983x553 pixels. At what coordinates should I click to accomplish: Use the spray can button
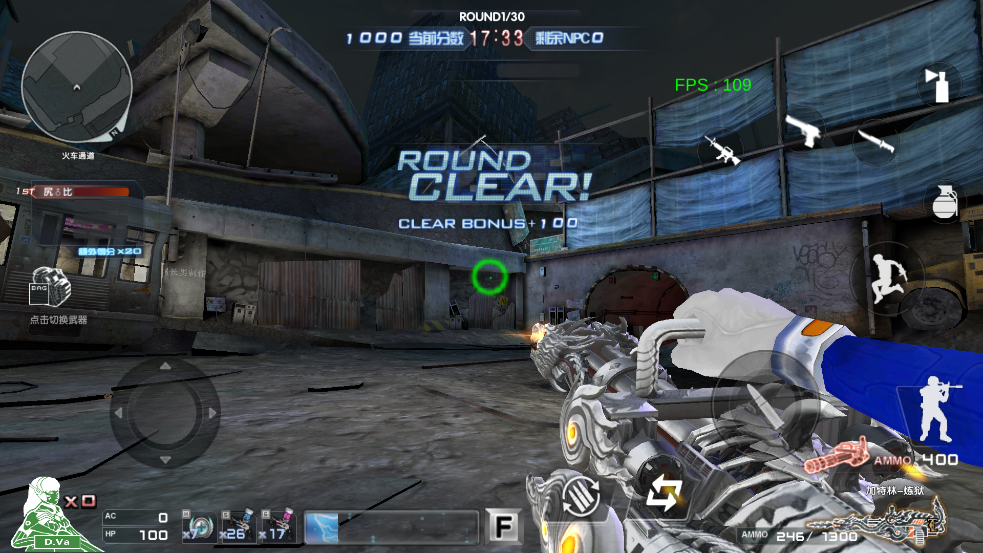[938, 84]
